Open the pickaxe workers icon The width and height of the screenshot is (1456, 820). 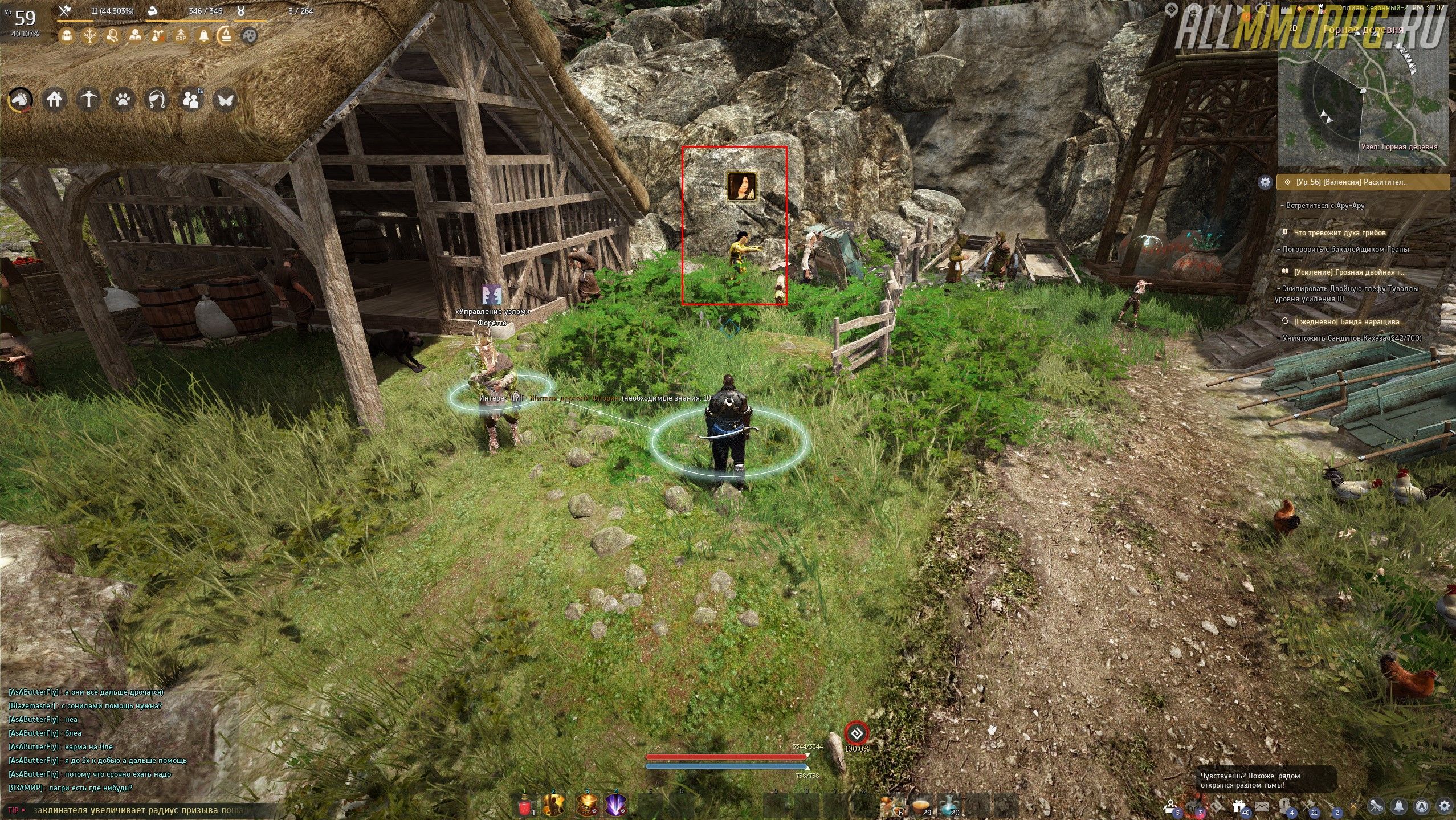pyautogui.click(x=89, y=100)
